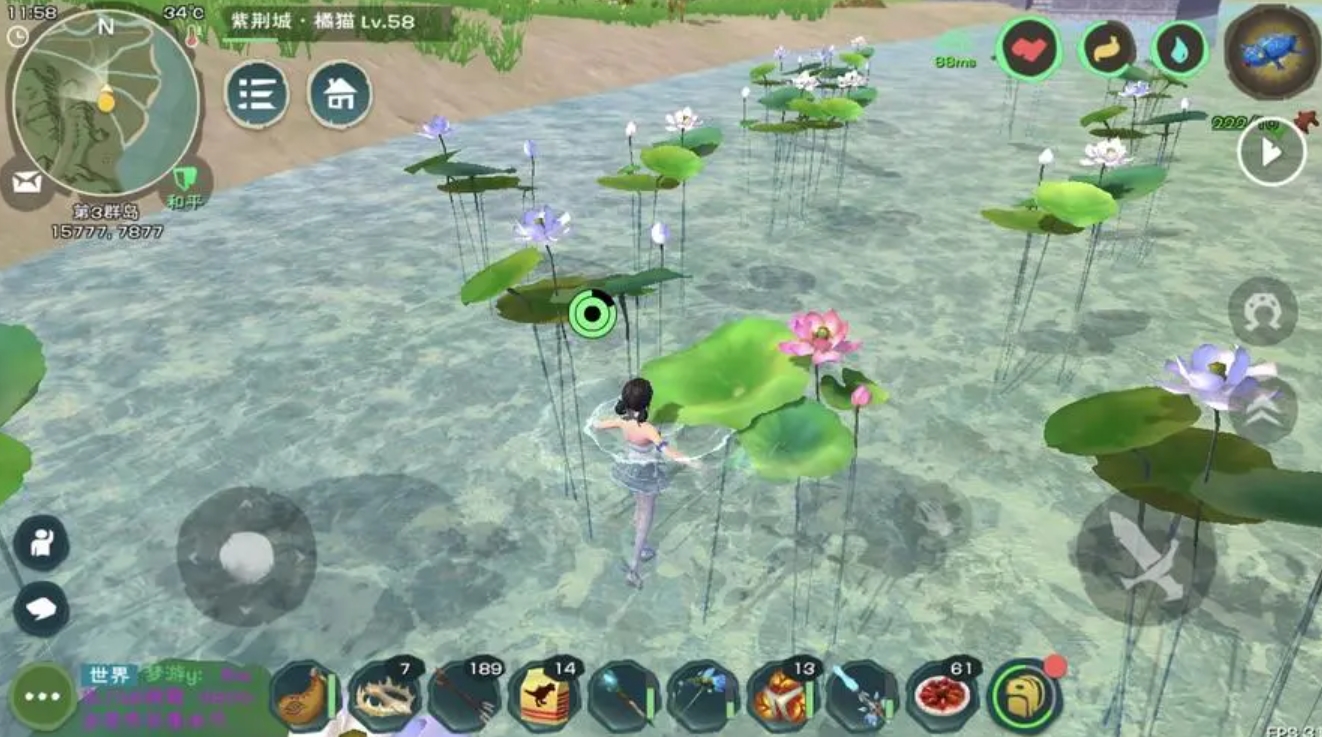Select the roasted meat leg hotbar slot

point(304,697)
